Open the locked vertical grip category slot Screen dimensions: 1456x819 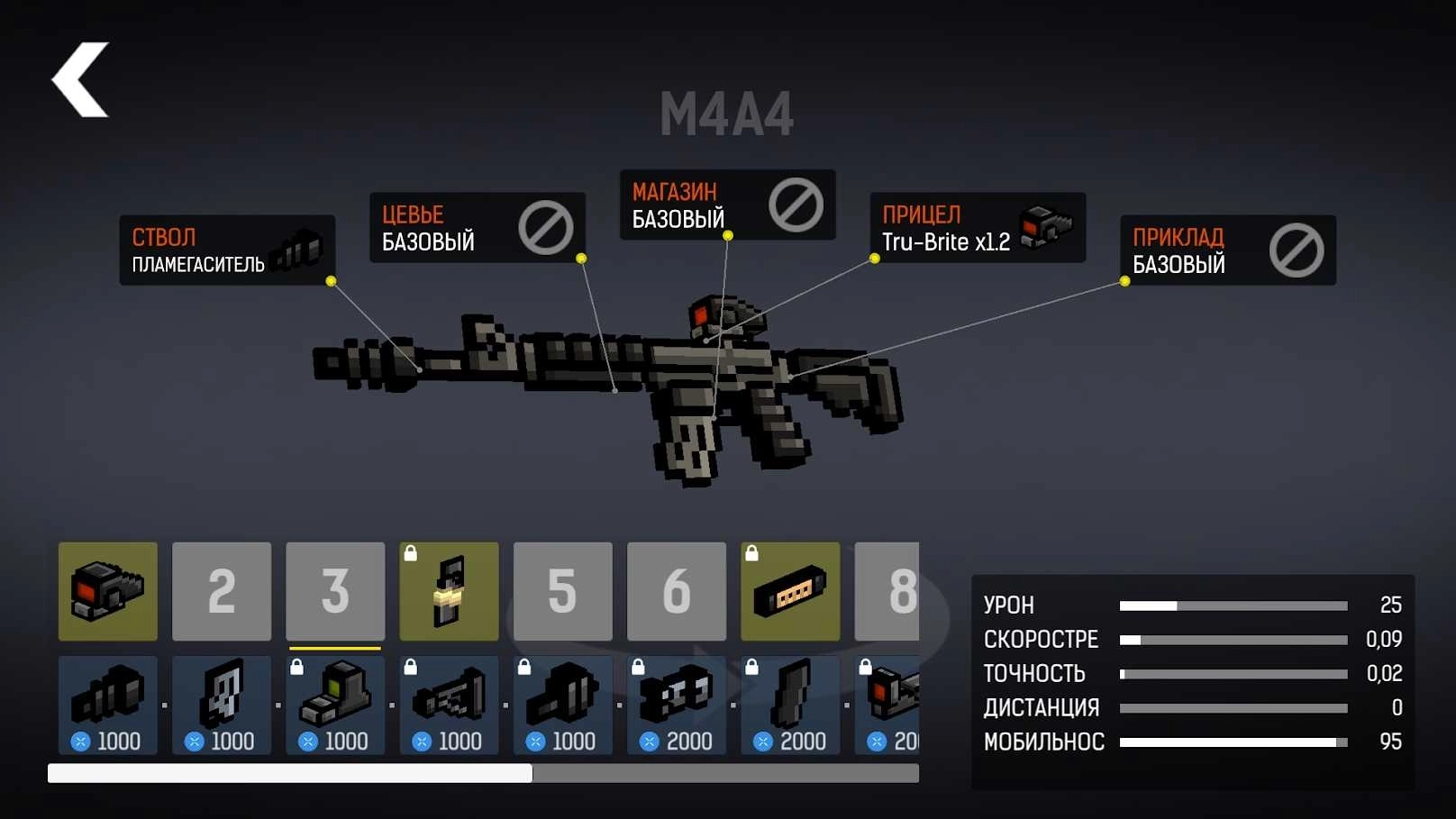tap(448, 593)
